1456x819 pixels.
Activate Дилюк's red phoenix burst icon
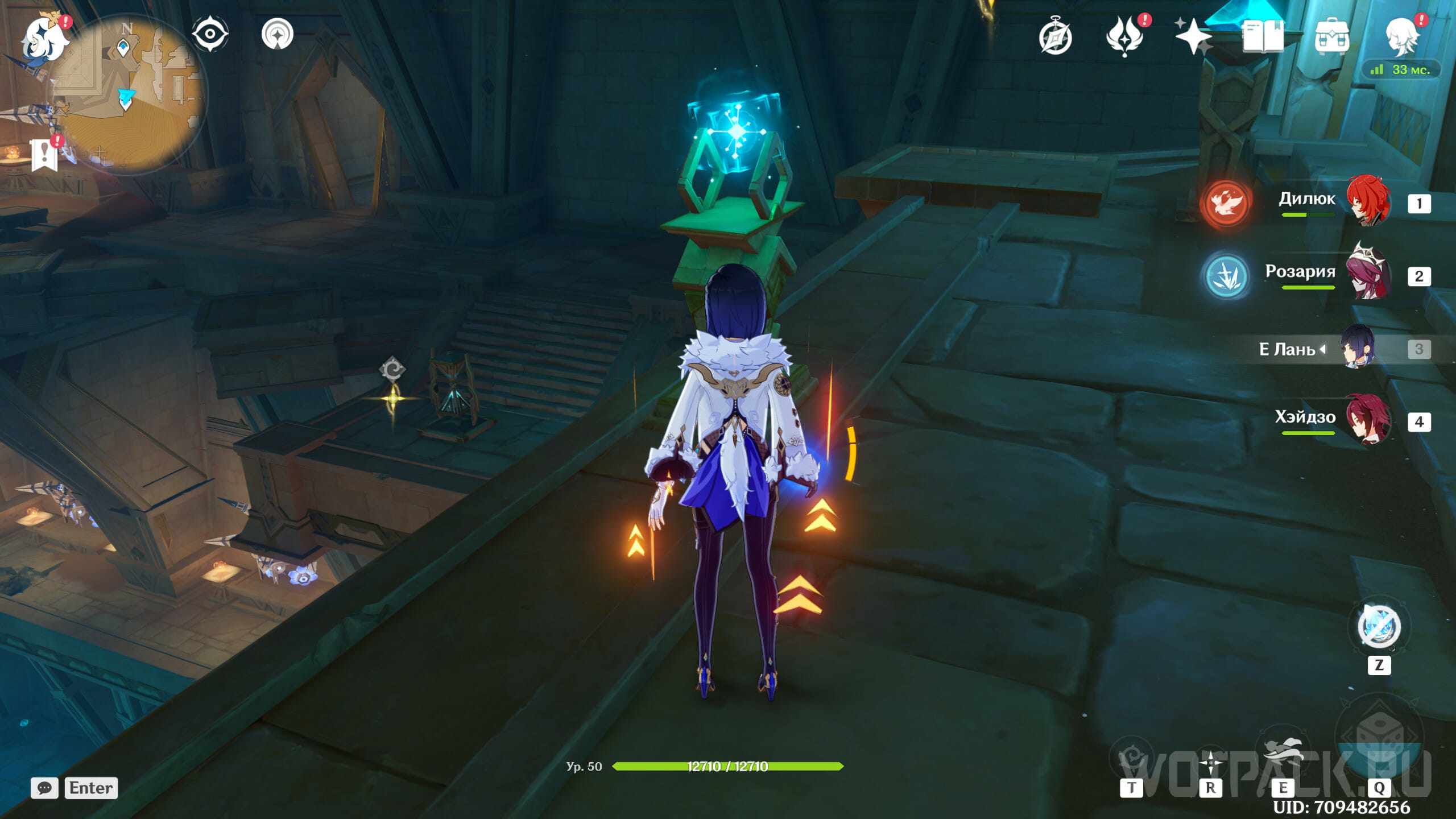pos(1226,203)
